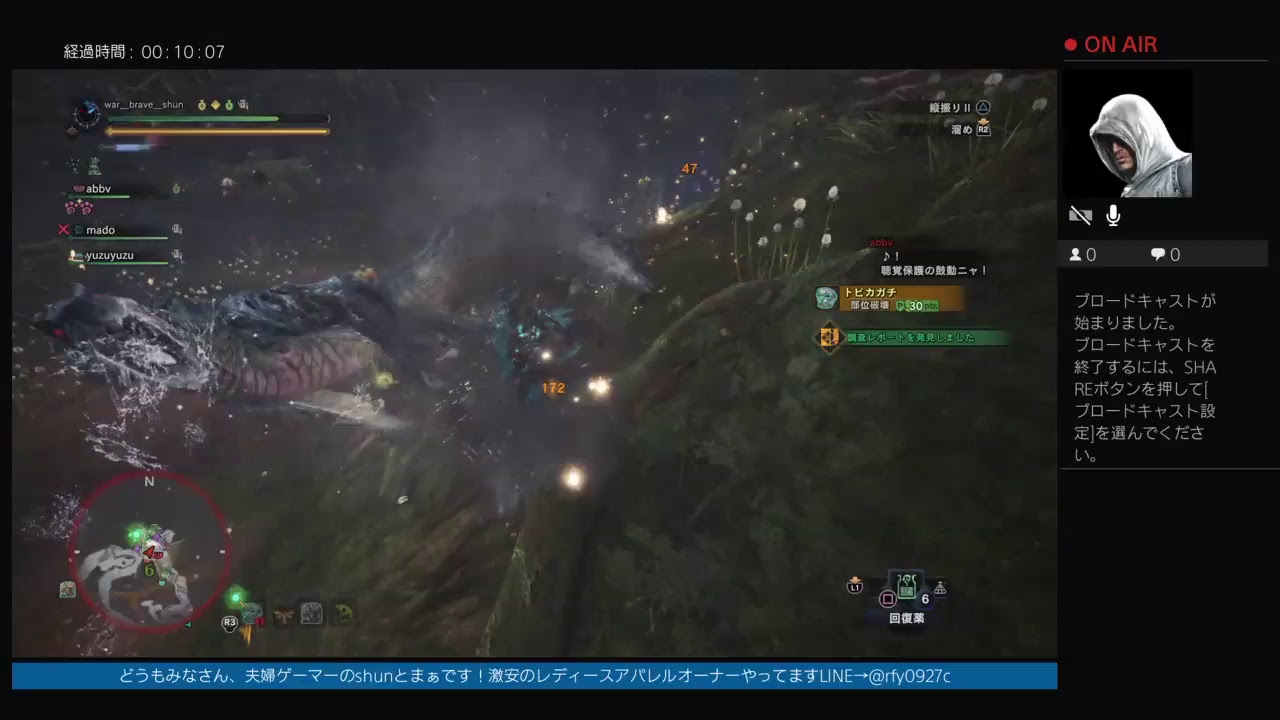
Task: Toggle the disabled camera icon
Action: tap(1080, 214)
